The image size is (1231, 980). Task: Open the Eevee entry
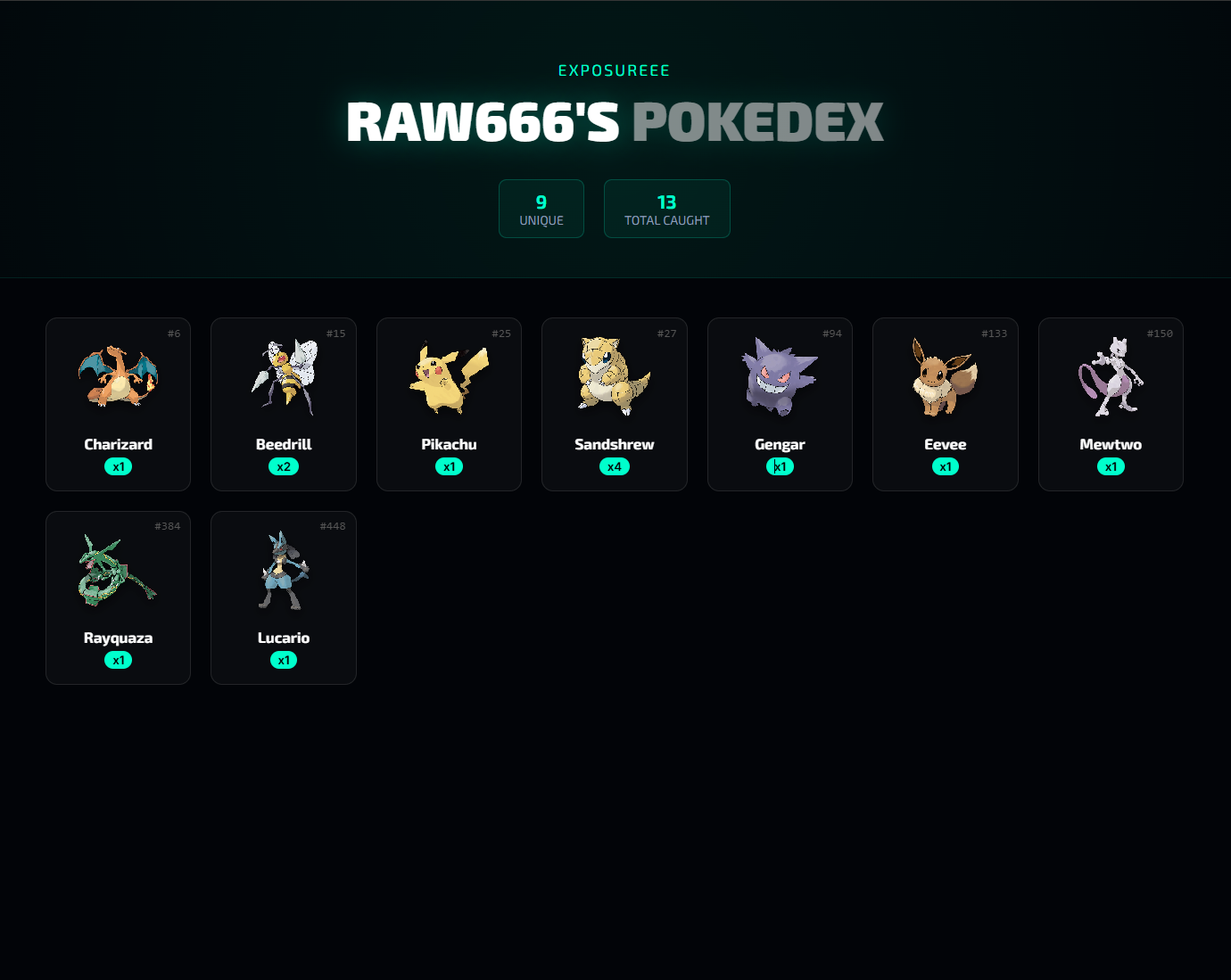[945, 404]
